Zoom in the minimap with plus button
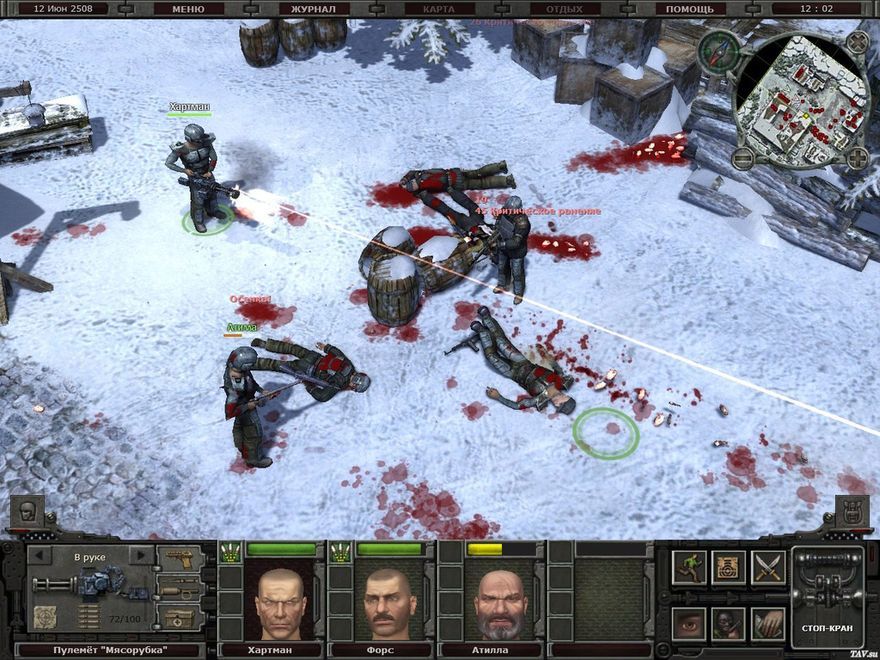This screenshot has height=660, width=880. (x=857, y=158)
